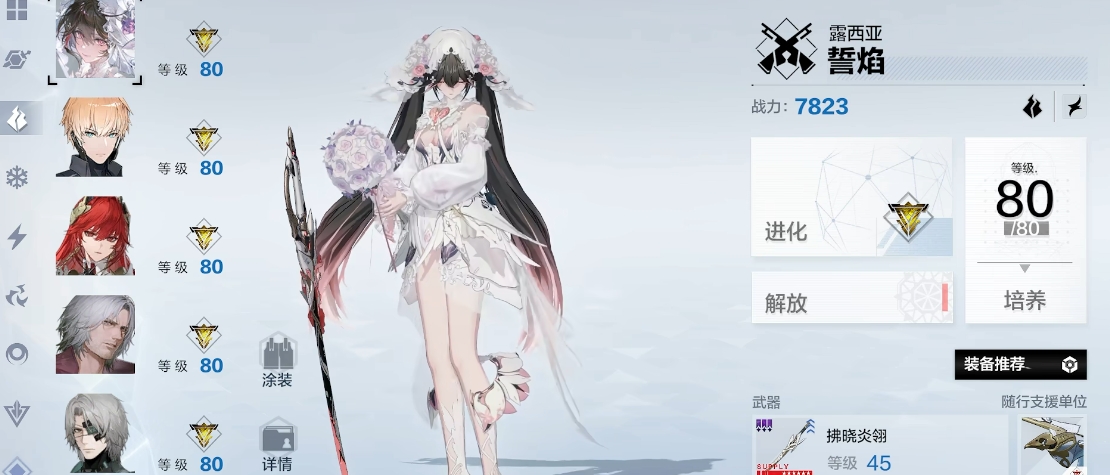This screenshot has width=1110, height=475.
Task: Click the 装备推荐 equipment recommendation button
Action: [x=1020, y=364]
